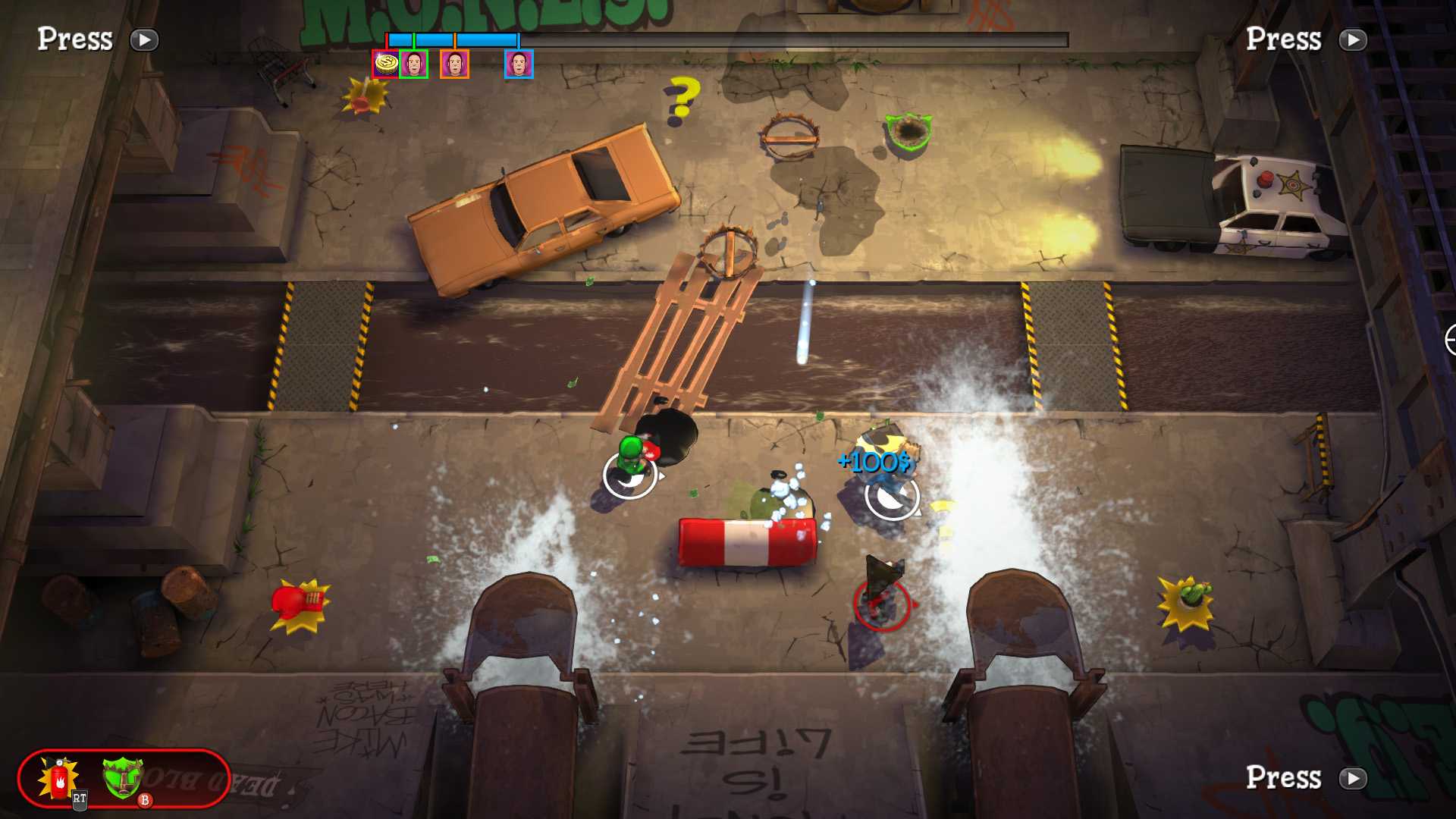Select the orange-framed player portrait
This screenshot has height=819, width=1456.
click(457, 64)
